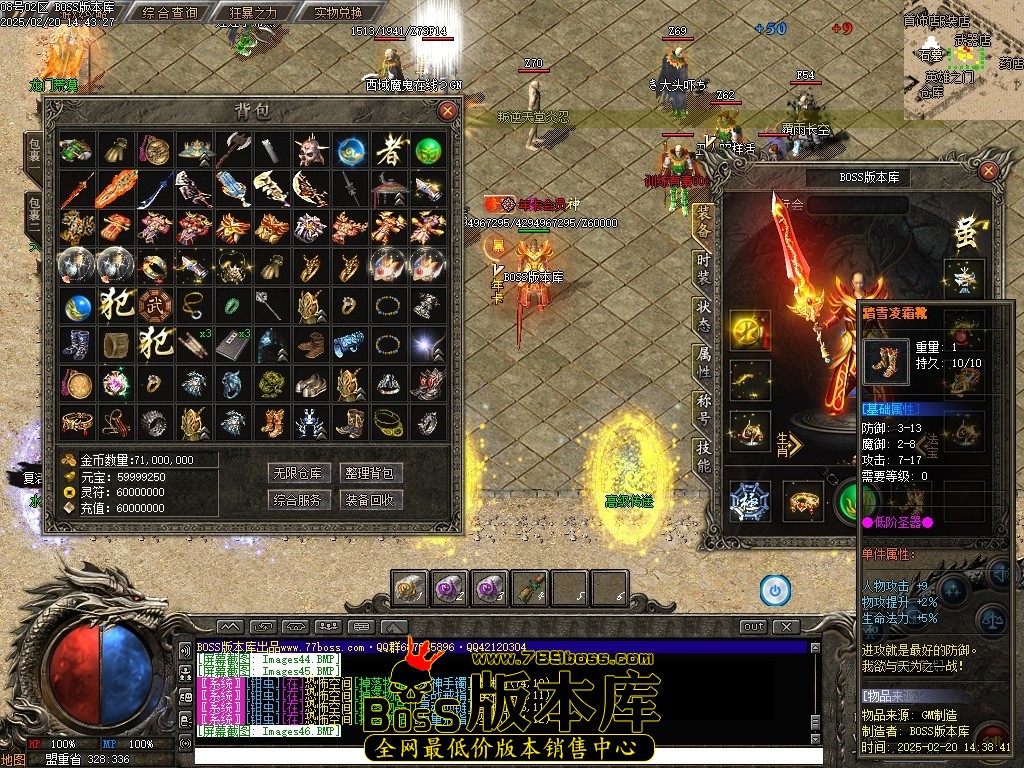Image resolution: width=1024 pixels, height=768 pixels.
Task: Open 综合服务 from the bag panel
Action: (299, 499)
